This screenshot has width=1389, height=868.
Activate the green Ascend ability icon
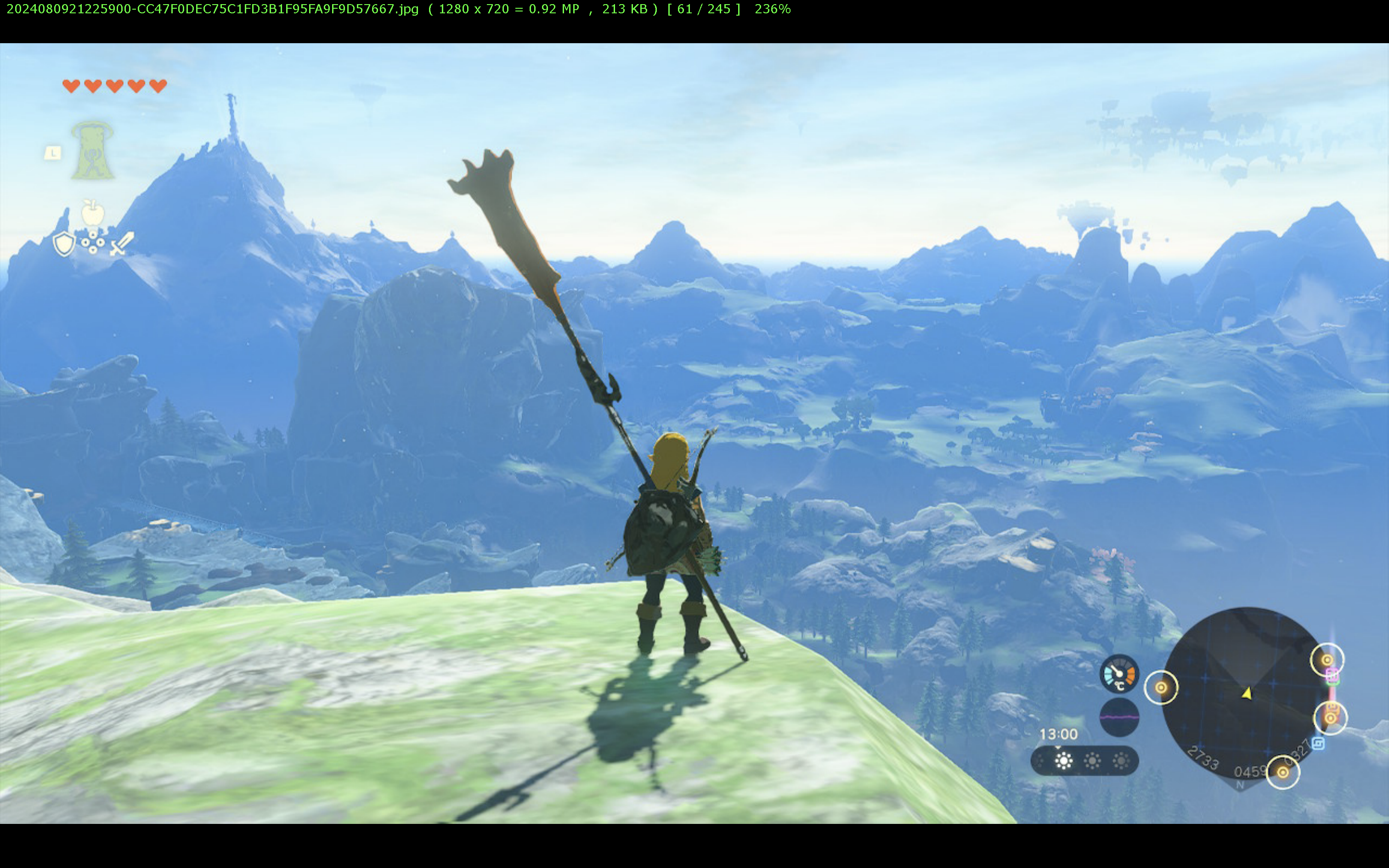coord(92,151)
